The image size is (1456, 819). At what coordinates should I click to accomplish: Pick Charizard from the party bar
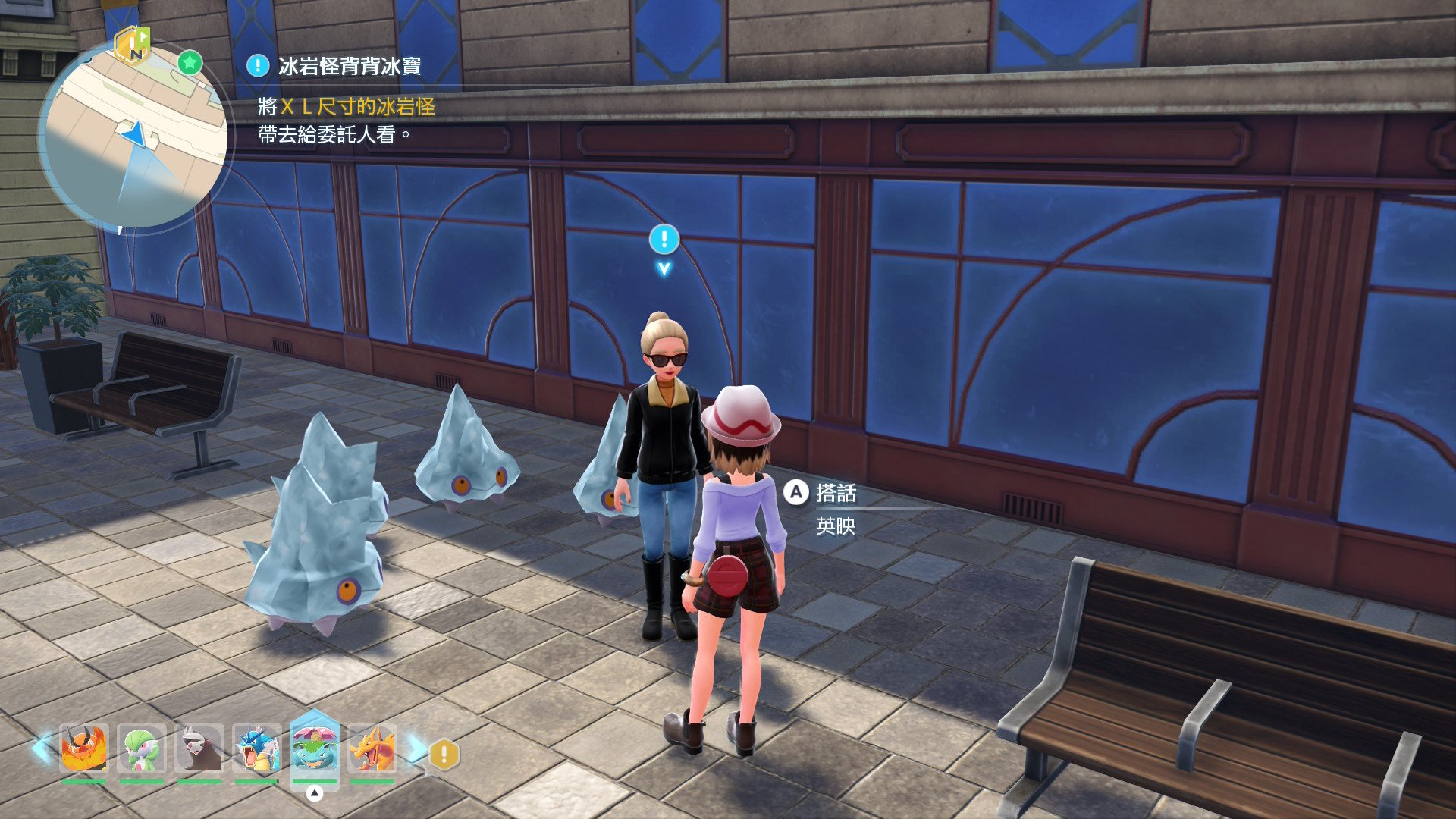(x=372, y=748)
